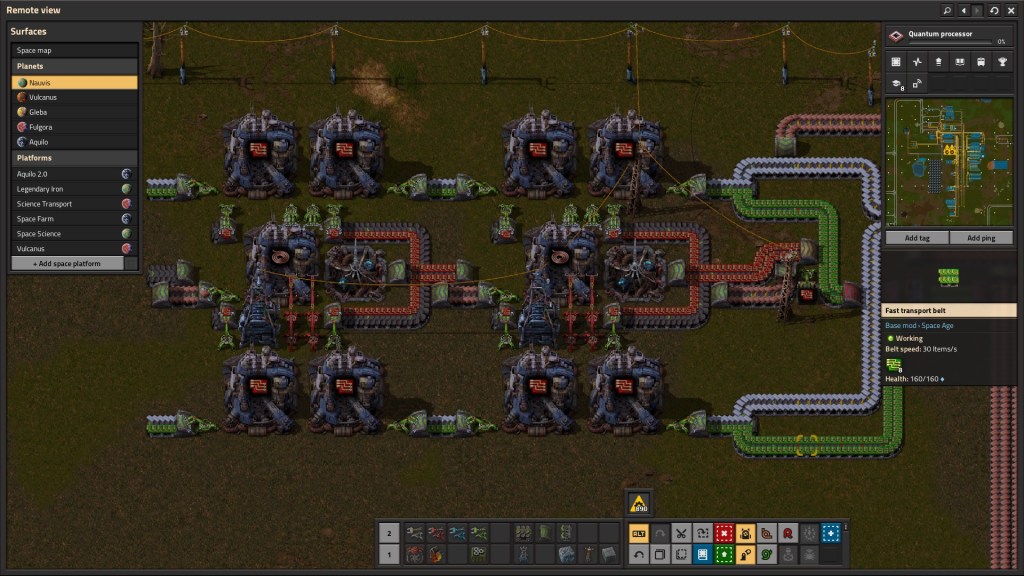1024x576 pixels.
Task: Open the Space map surface
Action: point(74,50)
